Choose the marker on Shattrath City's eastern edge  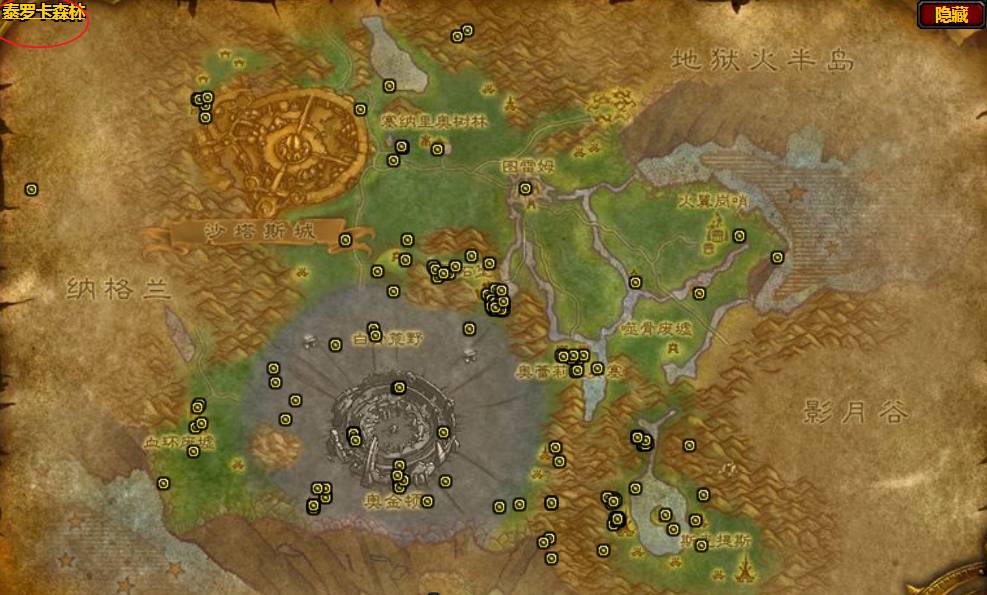[360, 109]
